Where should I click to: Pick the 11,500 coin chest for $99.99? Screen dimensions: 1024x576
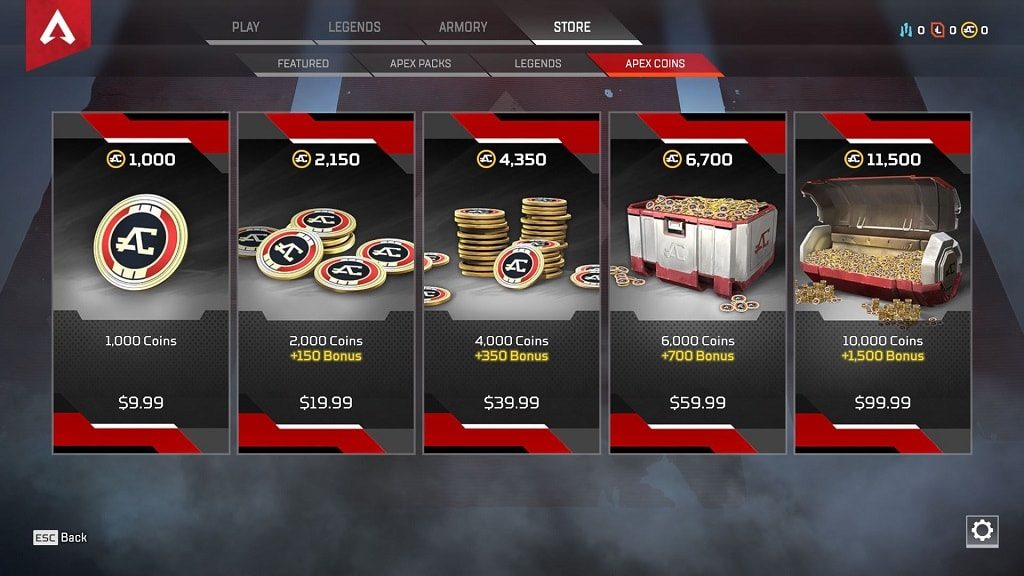point(882,283)
